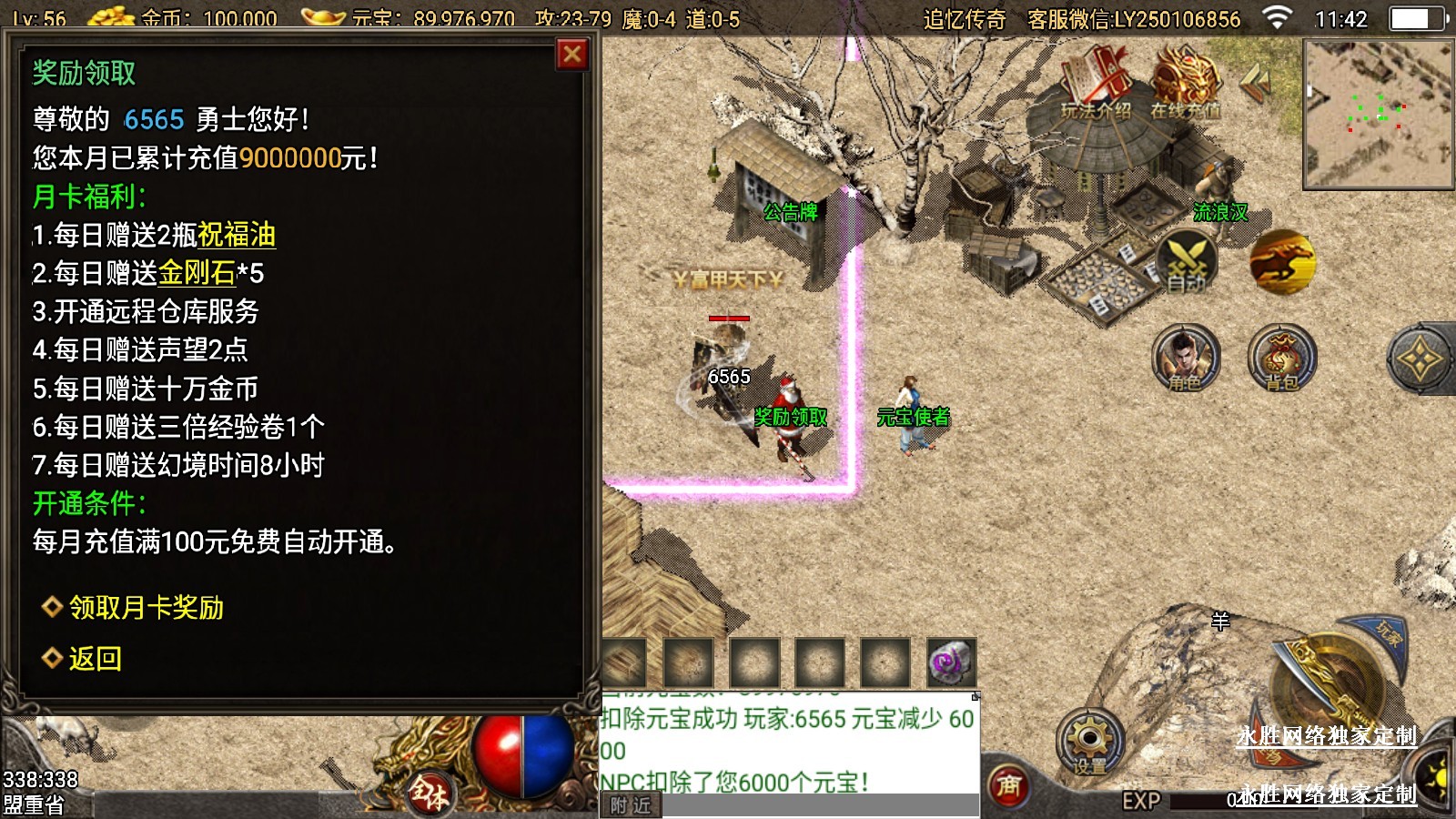Open the 玩法介绍 gameplay guide icon
1456x819 pixels.
coord(1096,84)
